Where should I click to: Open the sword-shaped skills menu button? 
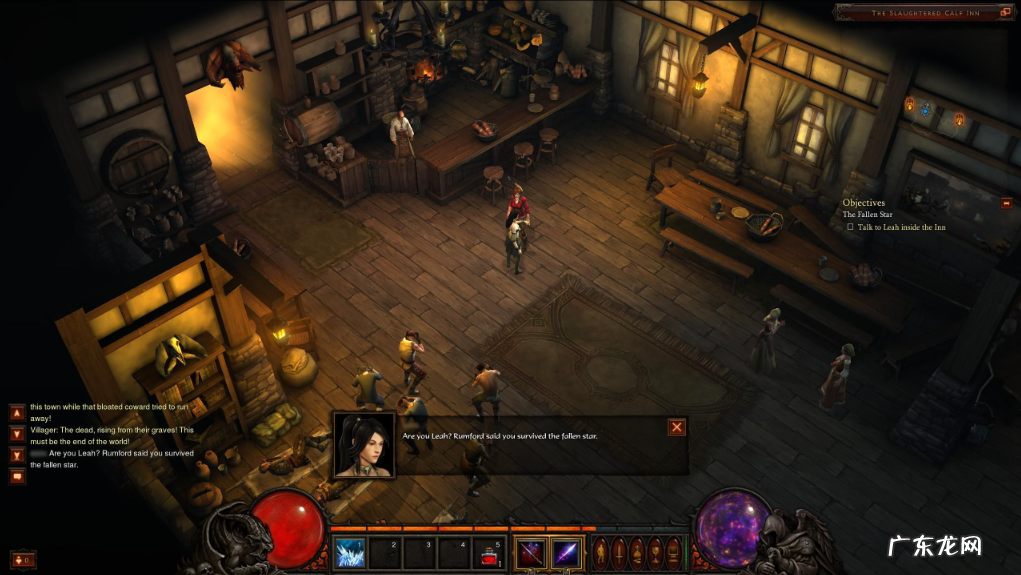[620, 551]
